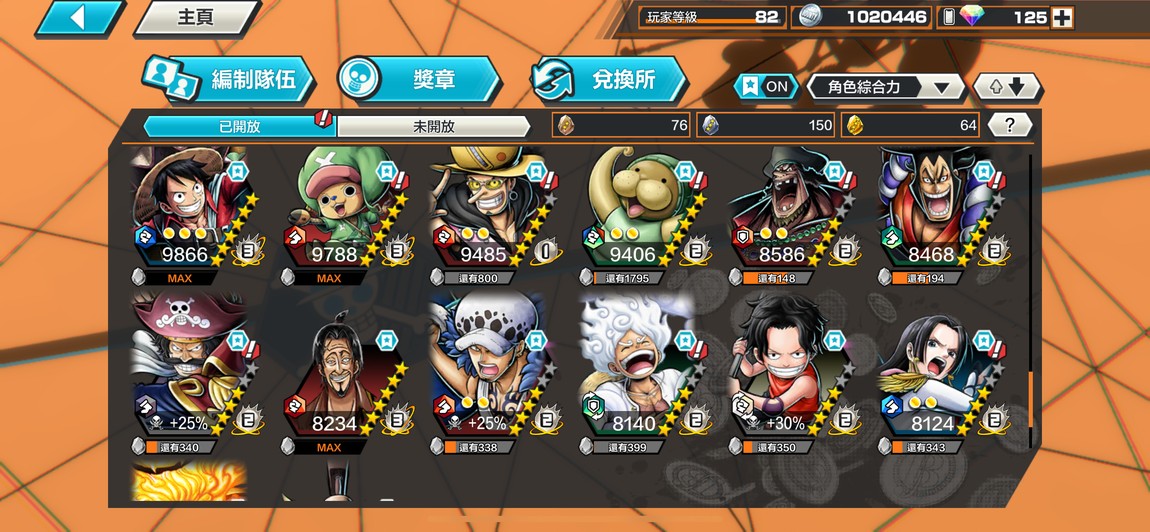Switch to the 已開放 tab
Image resolution: width=1150 pixels, height=532 pixels.
(x=238, y=126)
